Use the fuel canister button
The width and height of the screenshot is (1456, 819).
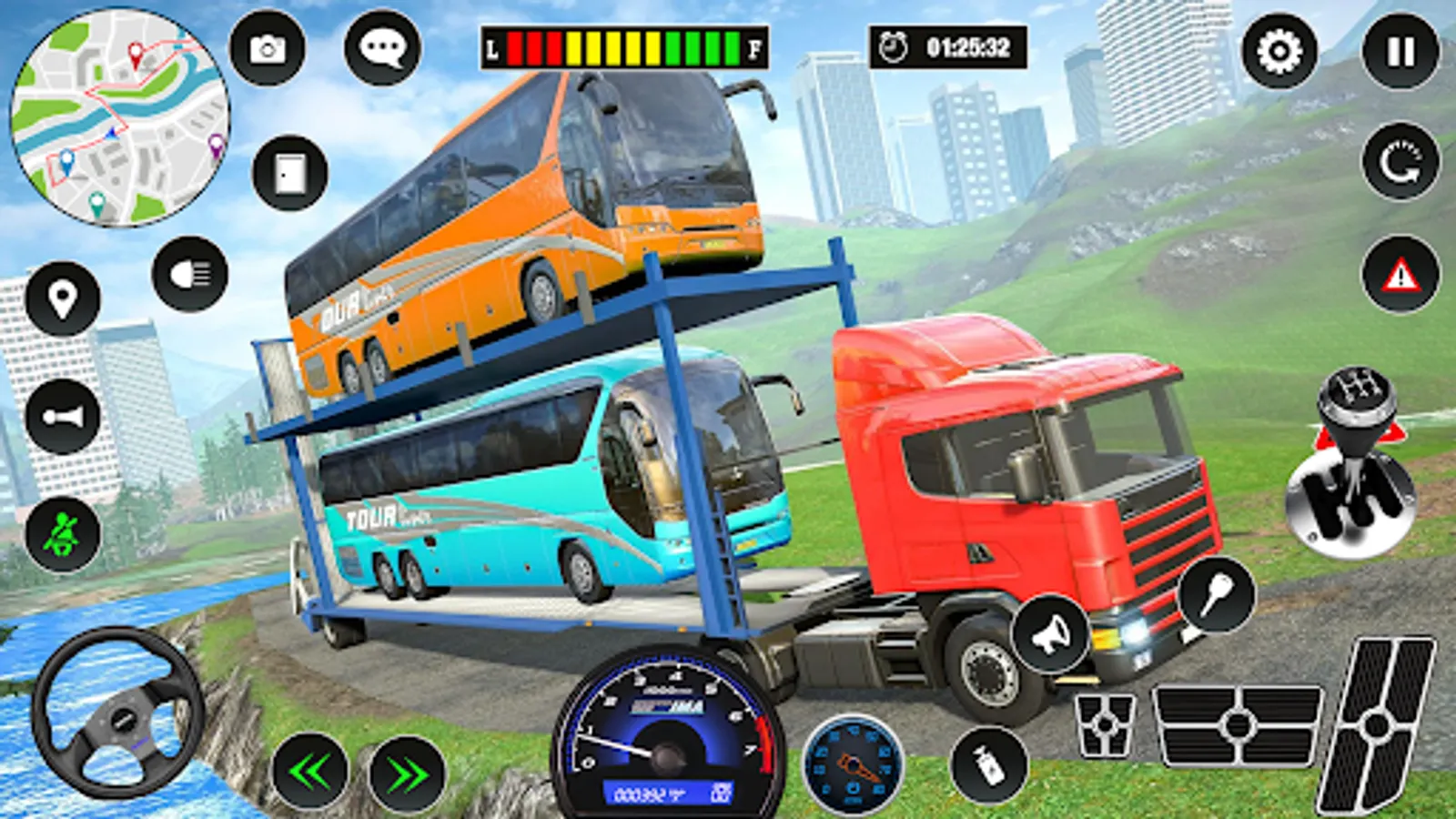click(x=989, y=763)
